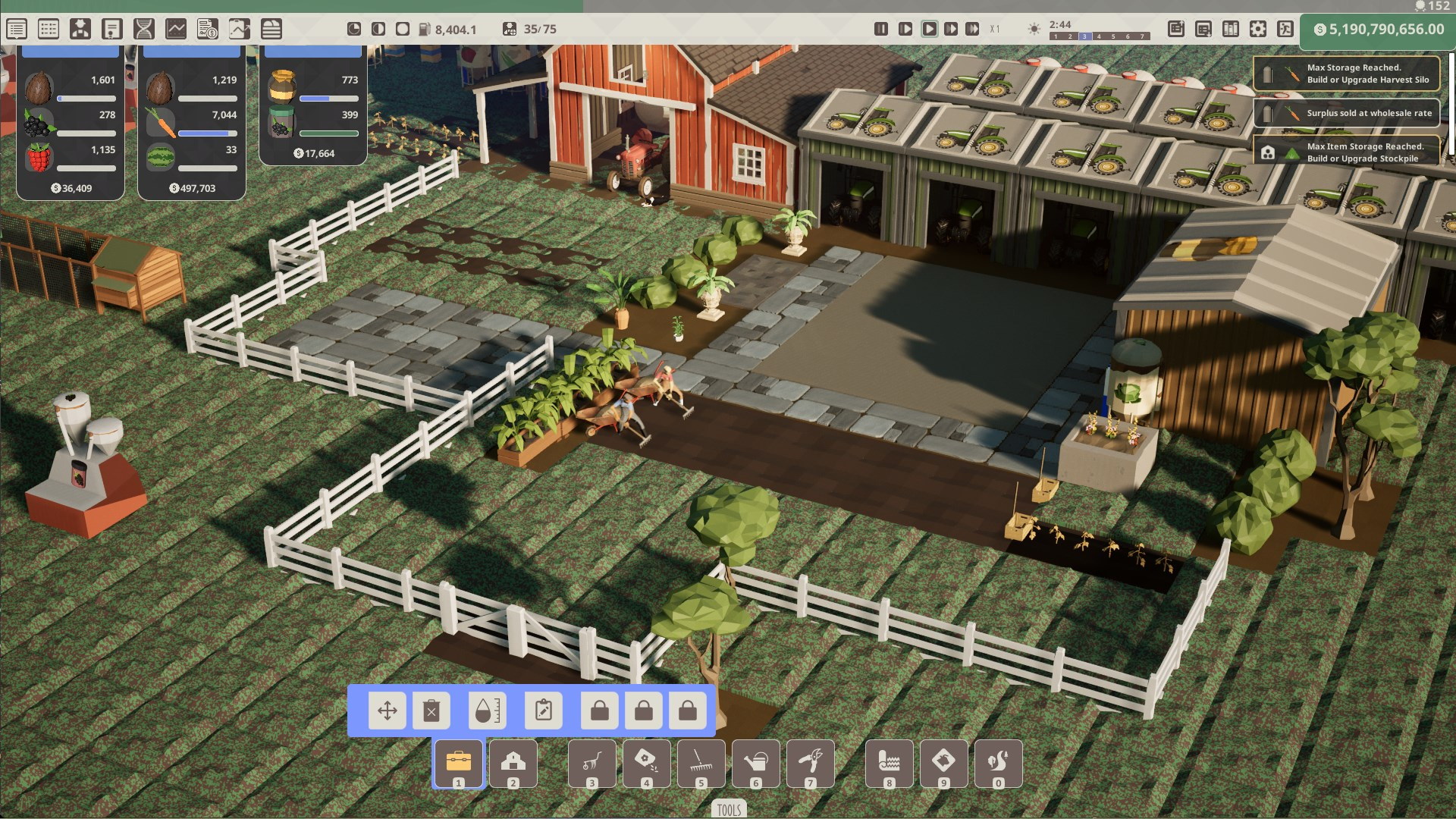Image resolution: width=1456 pixels, height=819 pixels.
Task: Open the Surplus sold at wholesale rate notice
Action: coord(1346,113)
